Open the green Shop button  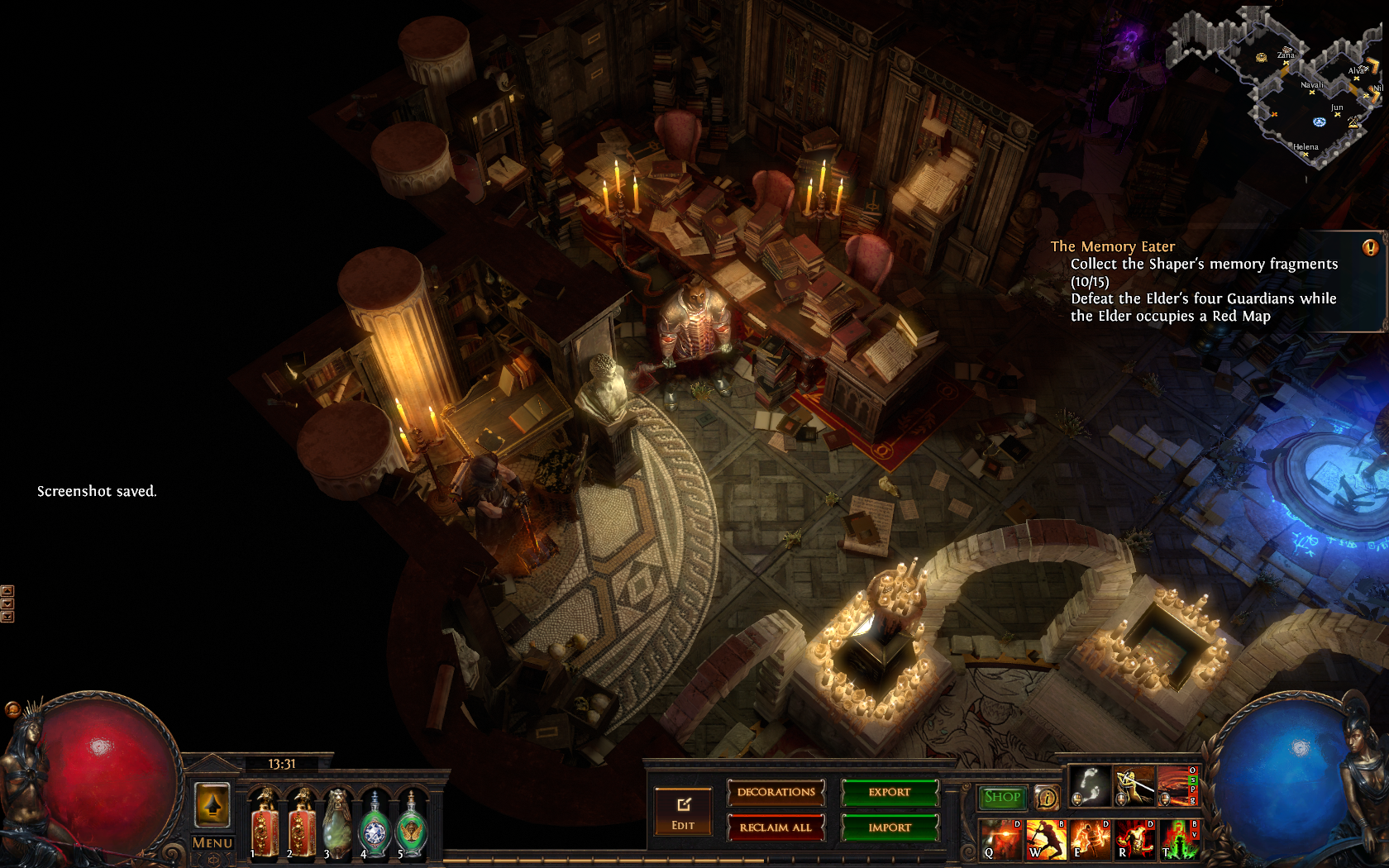click(1002, 797)
